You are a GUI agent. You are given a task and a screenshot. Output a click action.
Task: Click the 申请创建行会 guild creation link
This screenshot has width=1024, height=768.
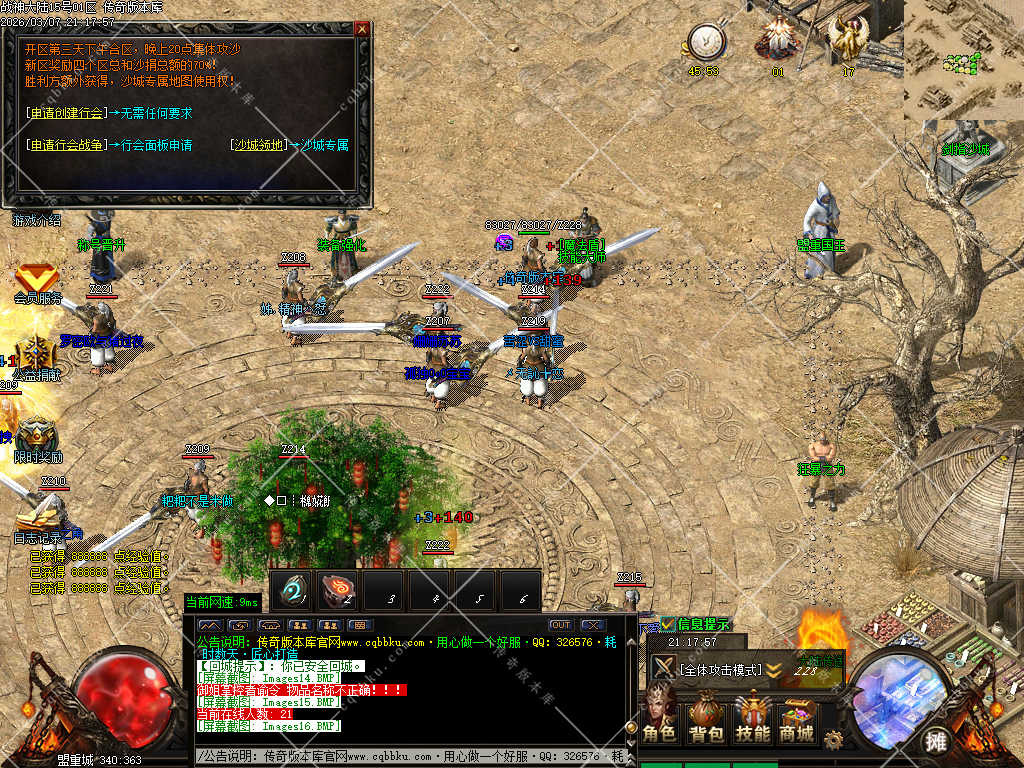(66, 113)
